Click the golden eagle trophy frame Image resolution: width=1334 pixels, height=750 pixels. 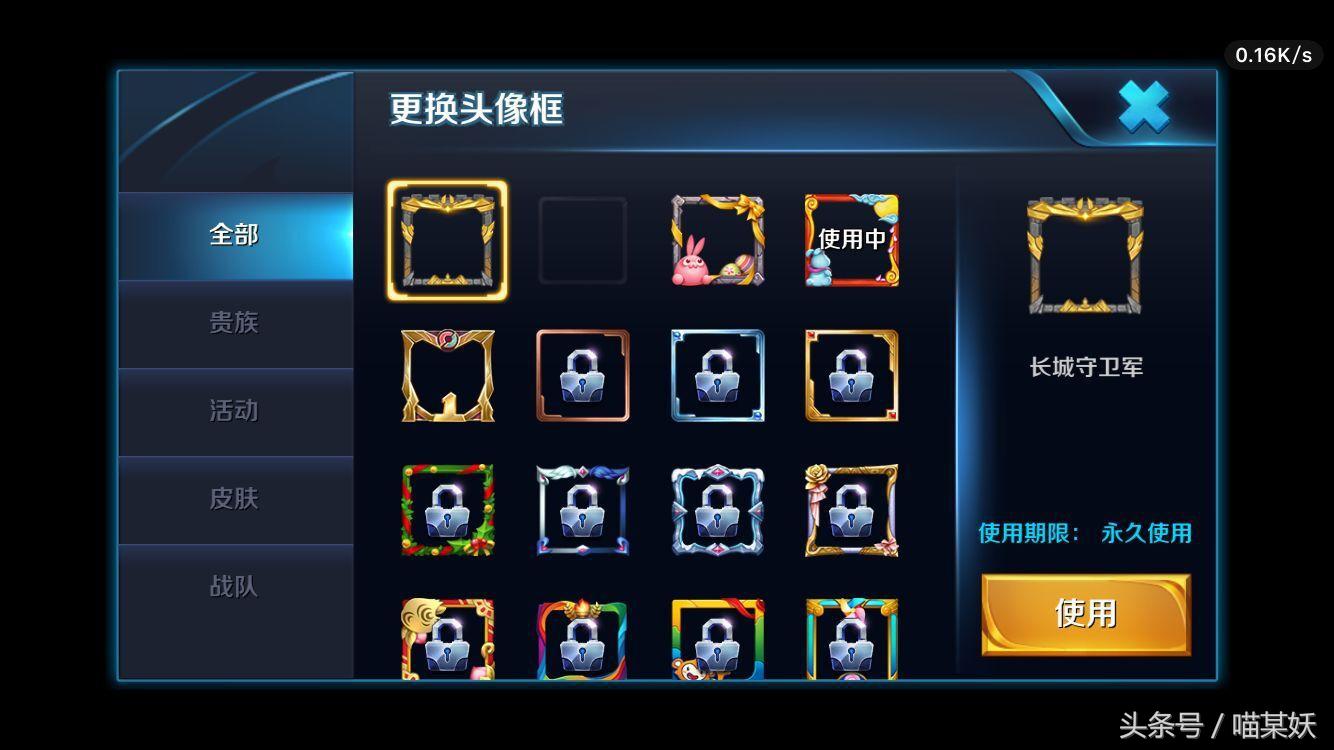(447, 375)
